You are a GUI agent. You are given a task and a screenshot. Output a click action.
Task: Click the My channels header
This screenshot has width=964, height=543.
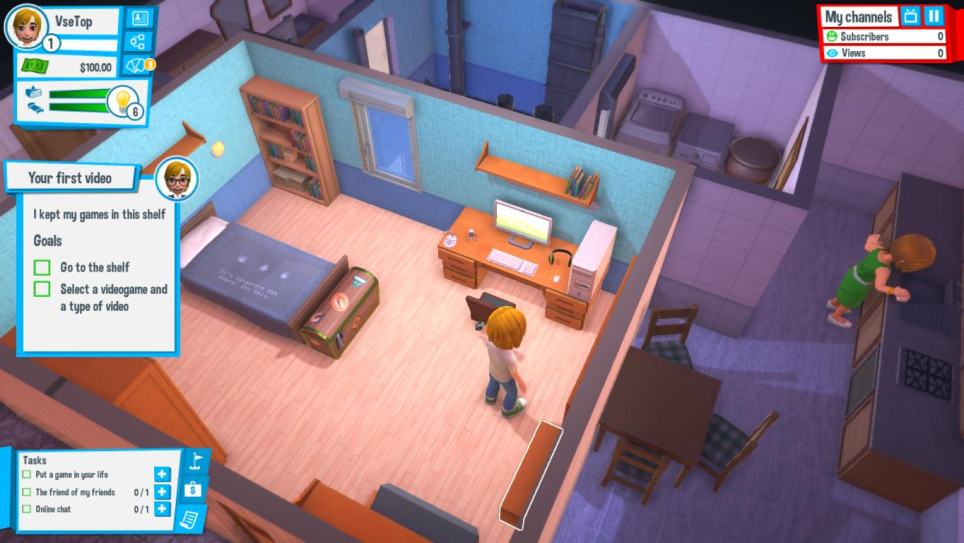[x=858, y=17]
